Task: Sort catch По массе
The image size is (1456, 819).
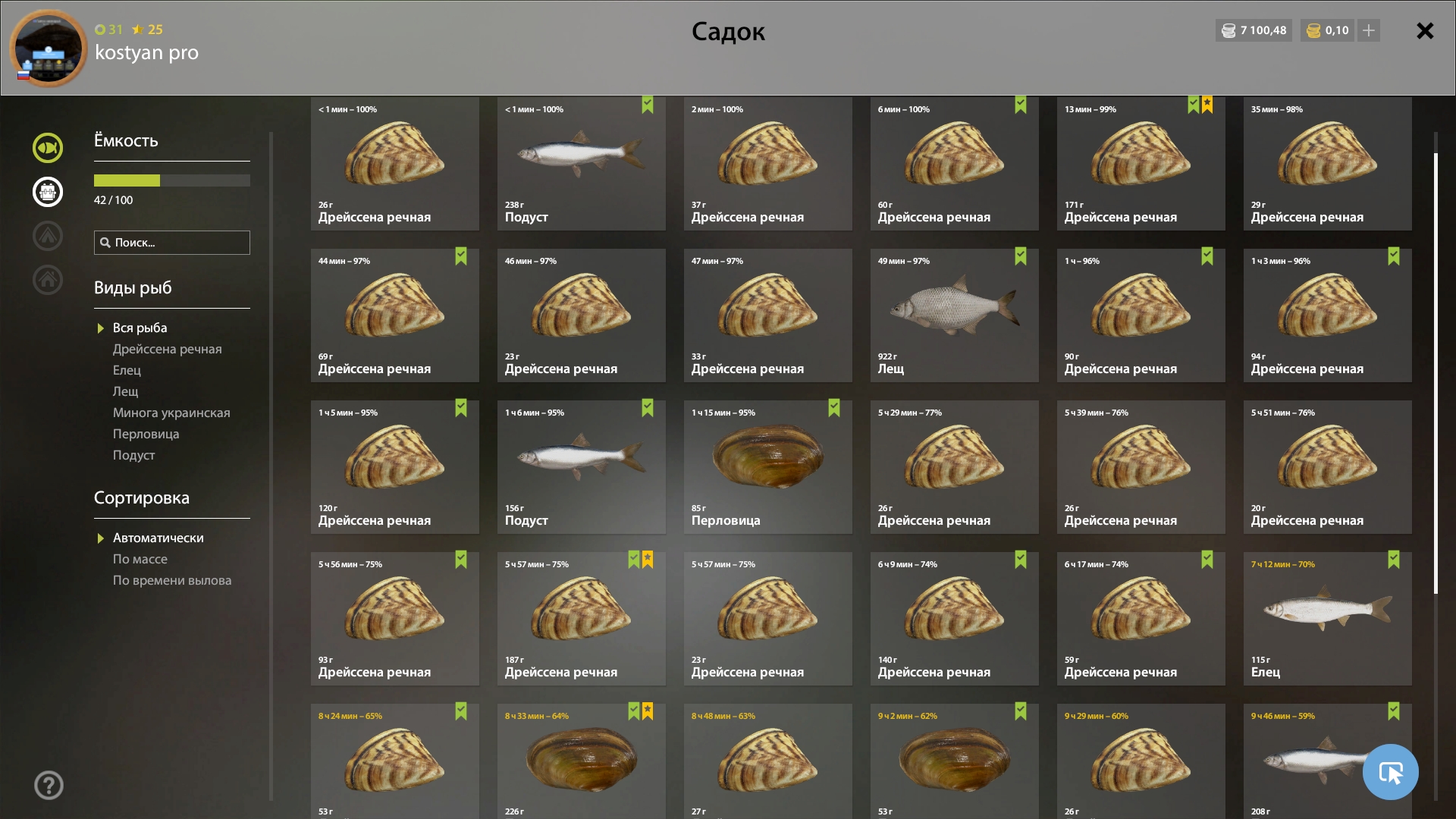Action: [140, 559]
